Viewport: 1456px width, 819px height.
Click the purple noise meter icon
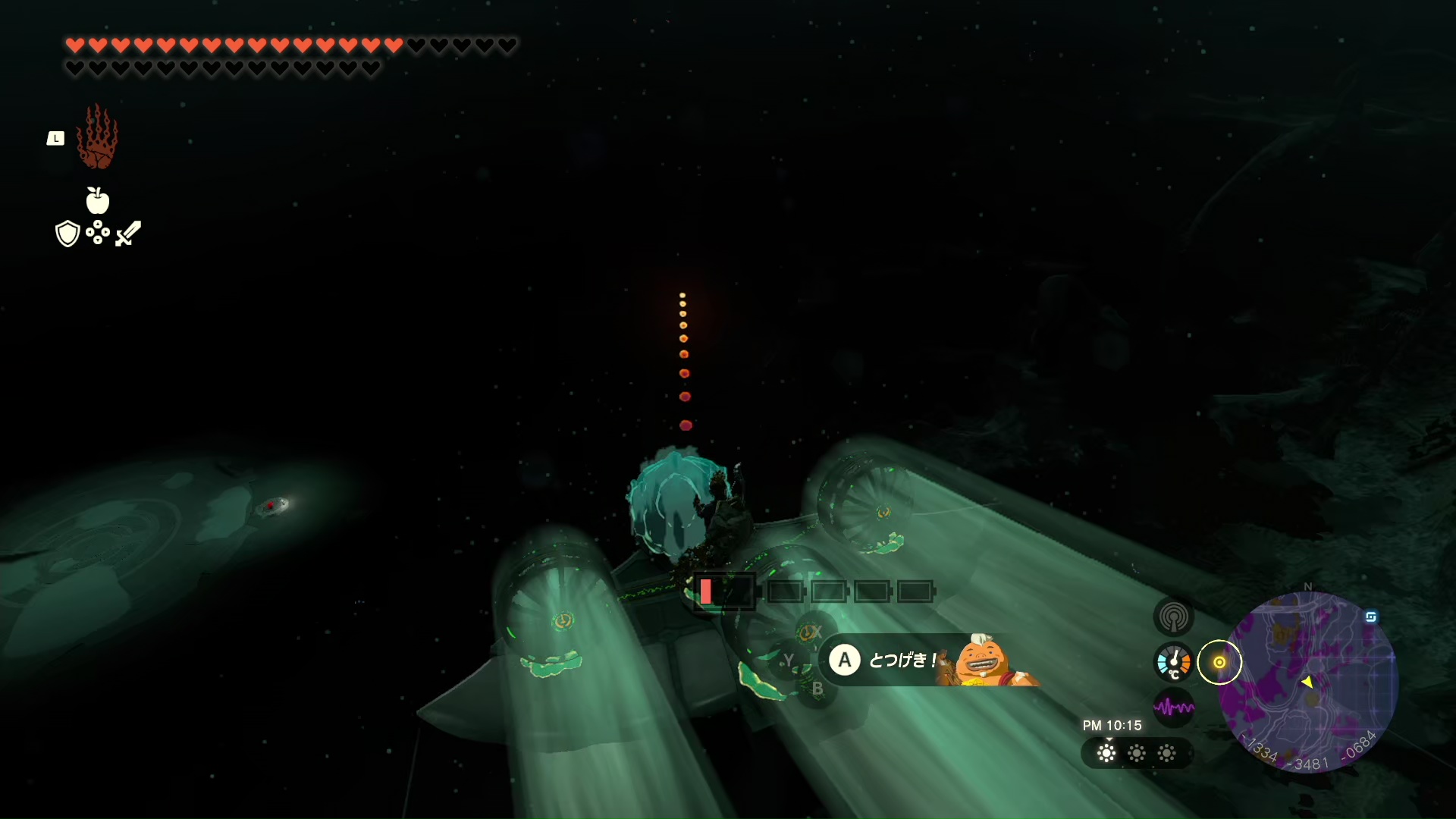click(1173, 708)
